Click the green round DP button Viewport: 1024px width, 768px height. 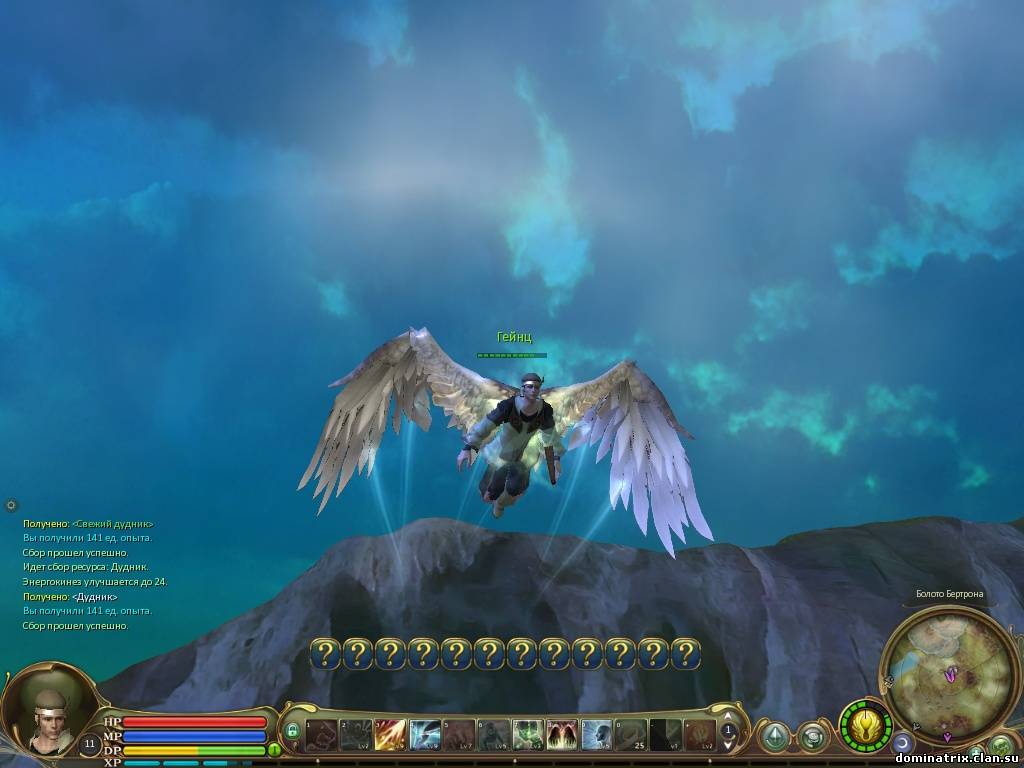(x=274, y=749)
